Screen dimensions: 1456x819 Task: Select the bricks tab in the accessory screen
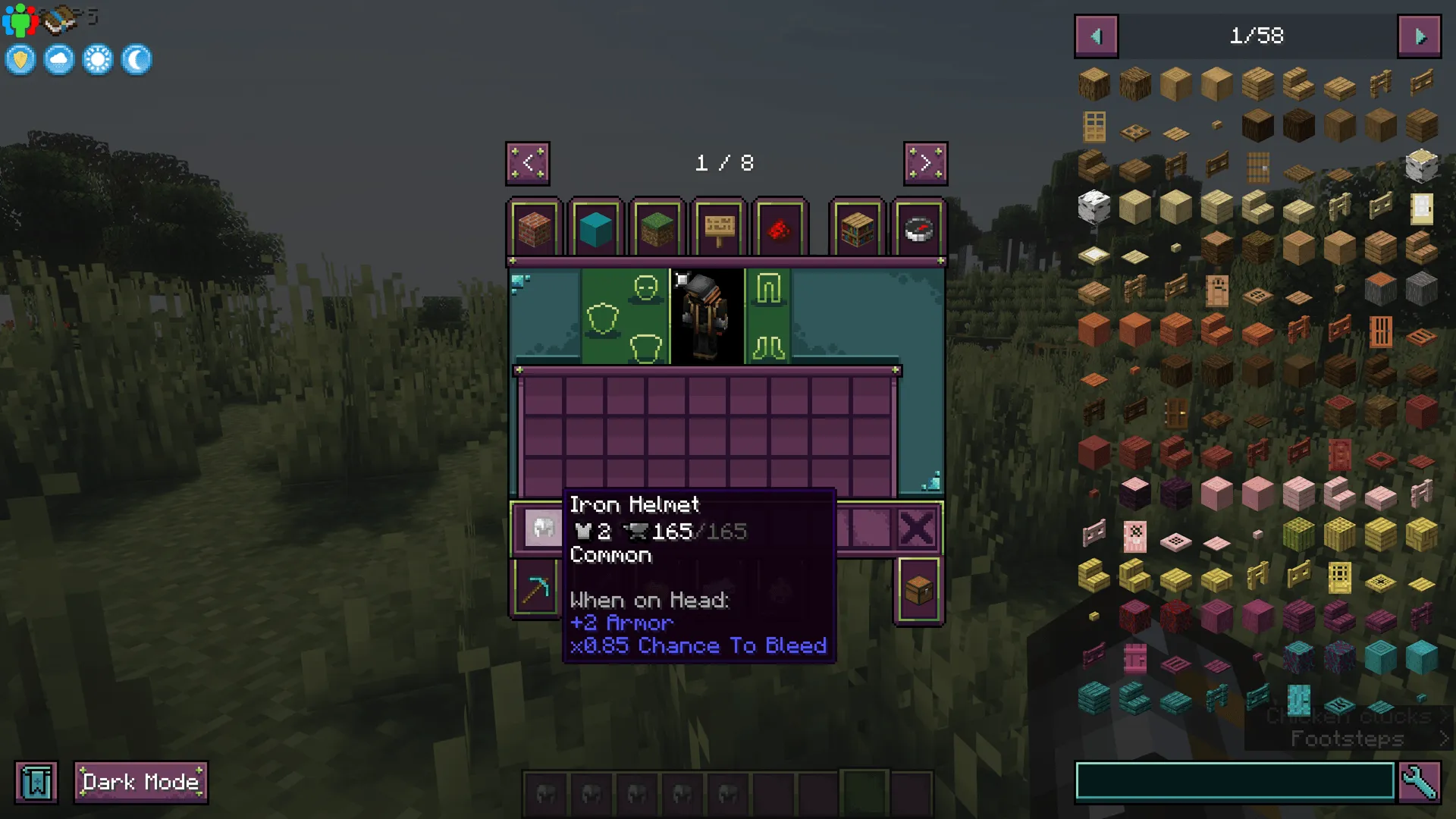click(535, 230)
